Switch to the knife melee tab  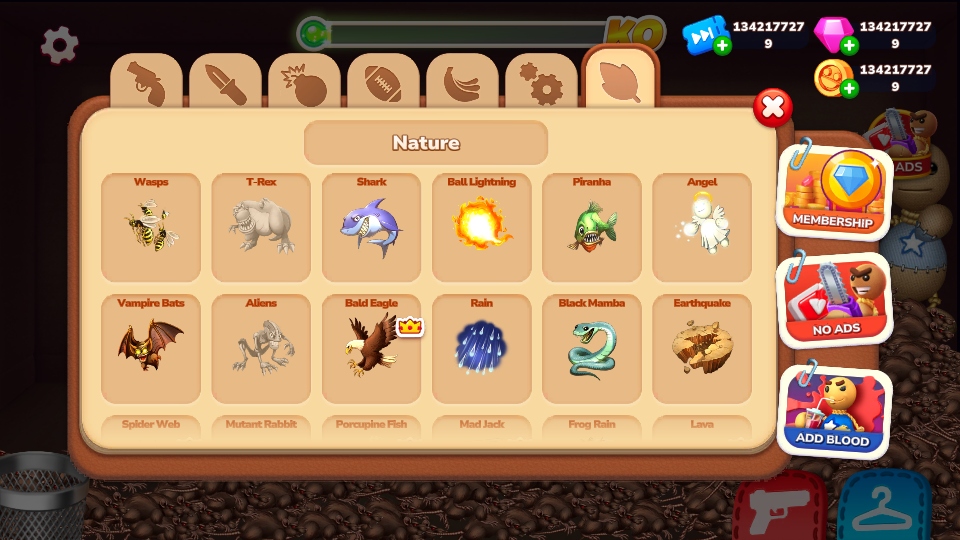click(225, 84)
